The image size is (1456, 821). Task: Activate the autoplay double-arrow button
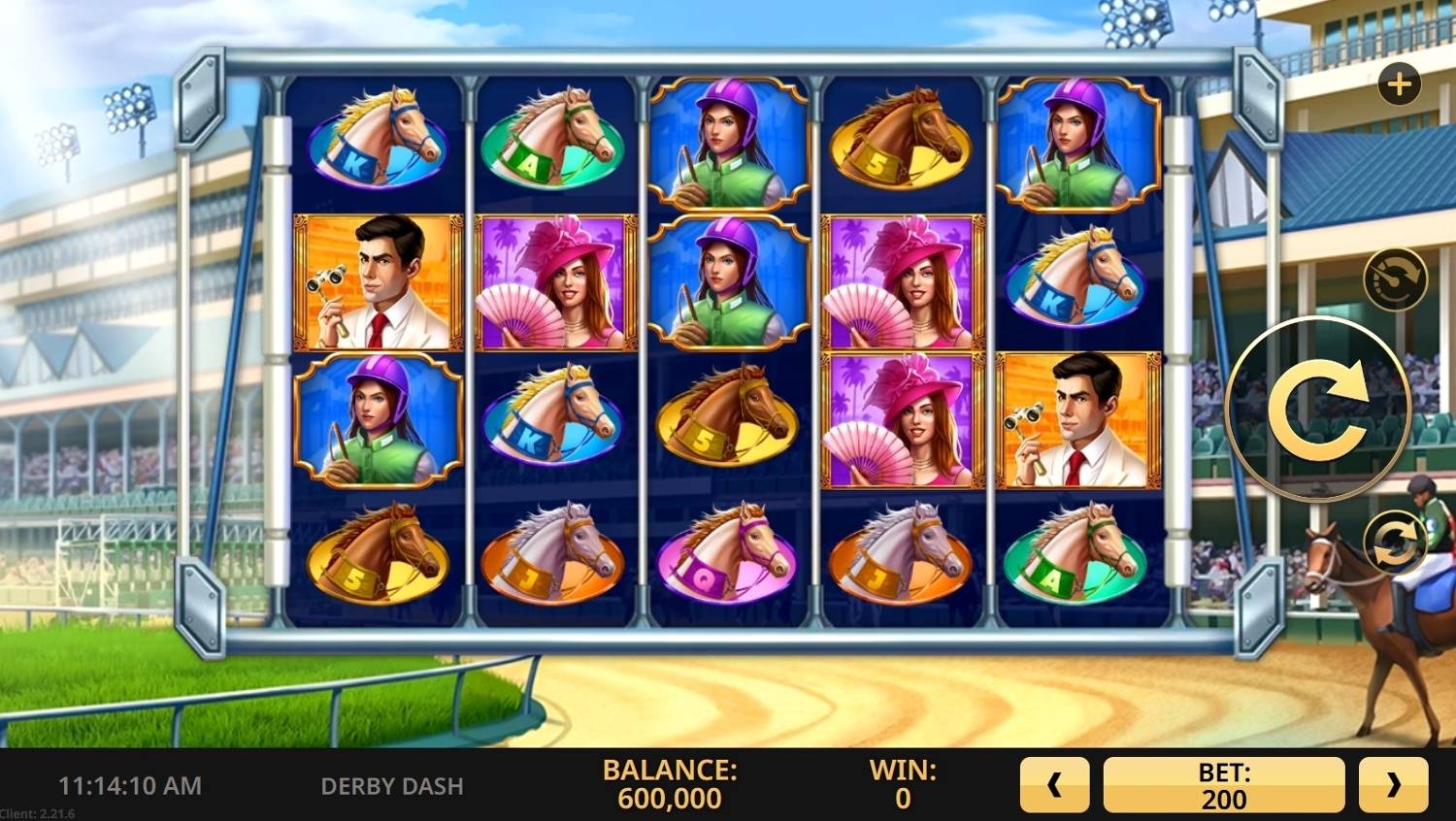1394,542
